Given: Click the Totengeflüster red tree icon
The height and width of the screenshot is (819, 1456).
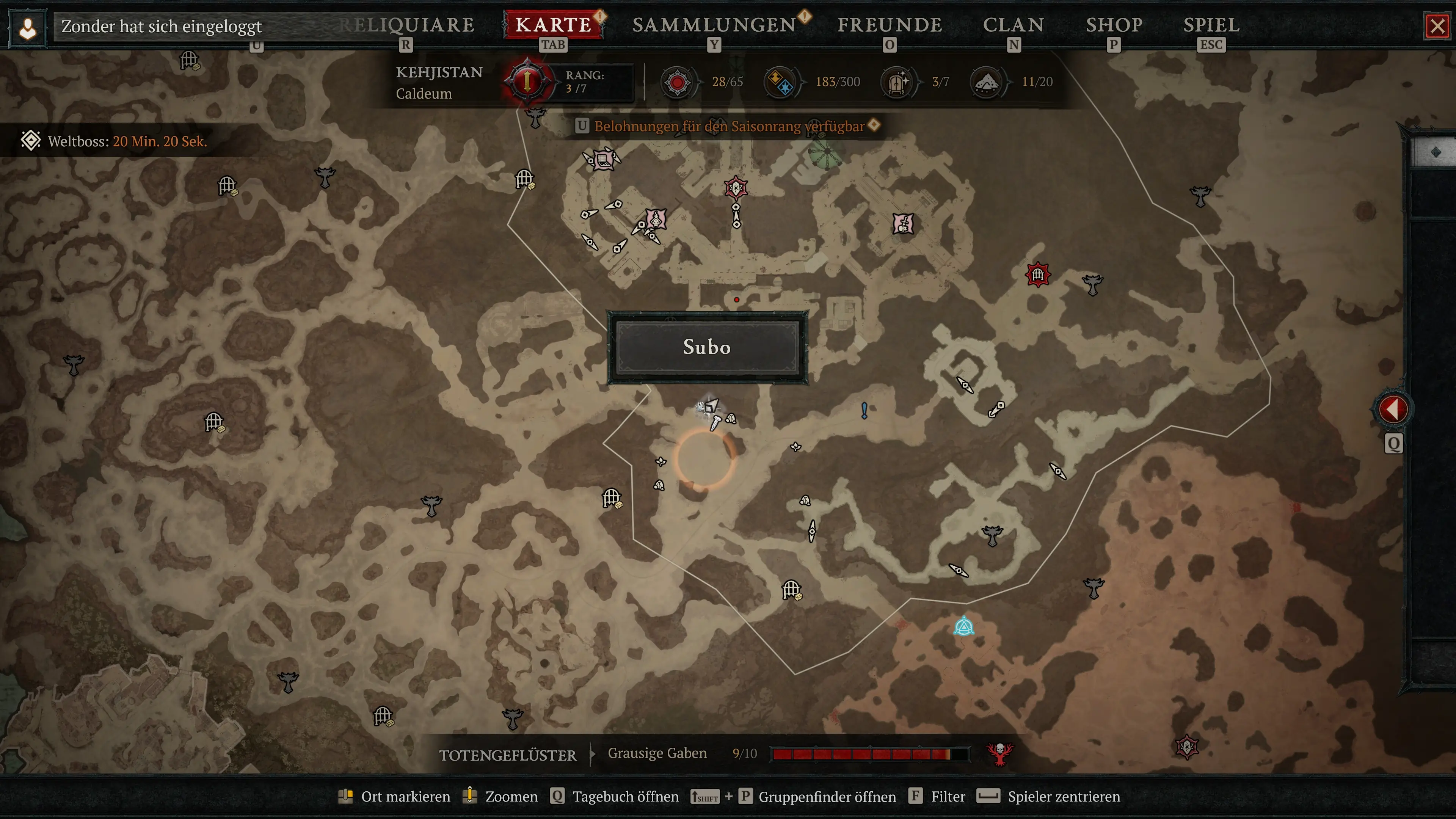Looking at the screenshot, I should [x=1000, y=753].
